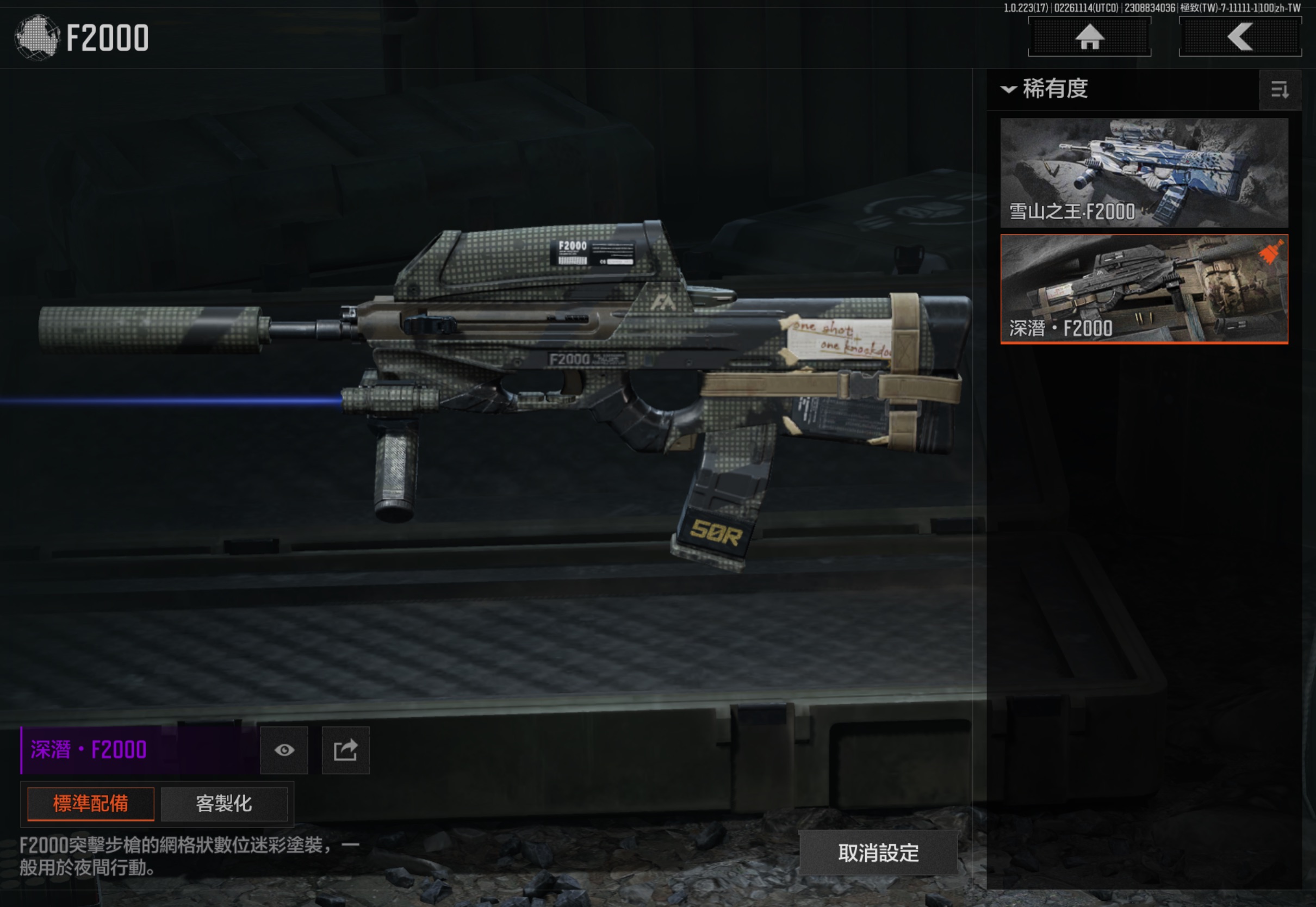Screen dimensions: 1316x907
Task: Go back with the arrow button
Action: click(x=1240, y=38)
